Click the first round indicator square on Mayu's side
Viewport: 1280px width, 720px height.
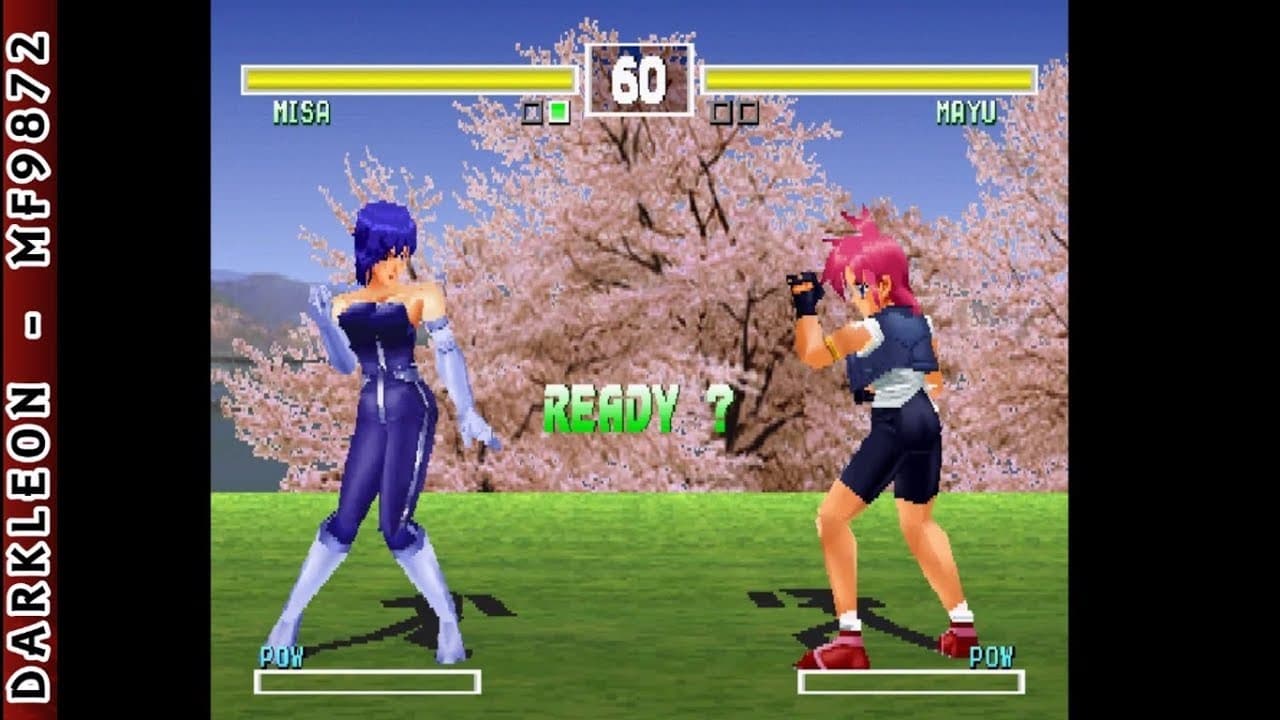(x=718, y=112)
